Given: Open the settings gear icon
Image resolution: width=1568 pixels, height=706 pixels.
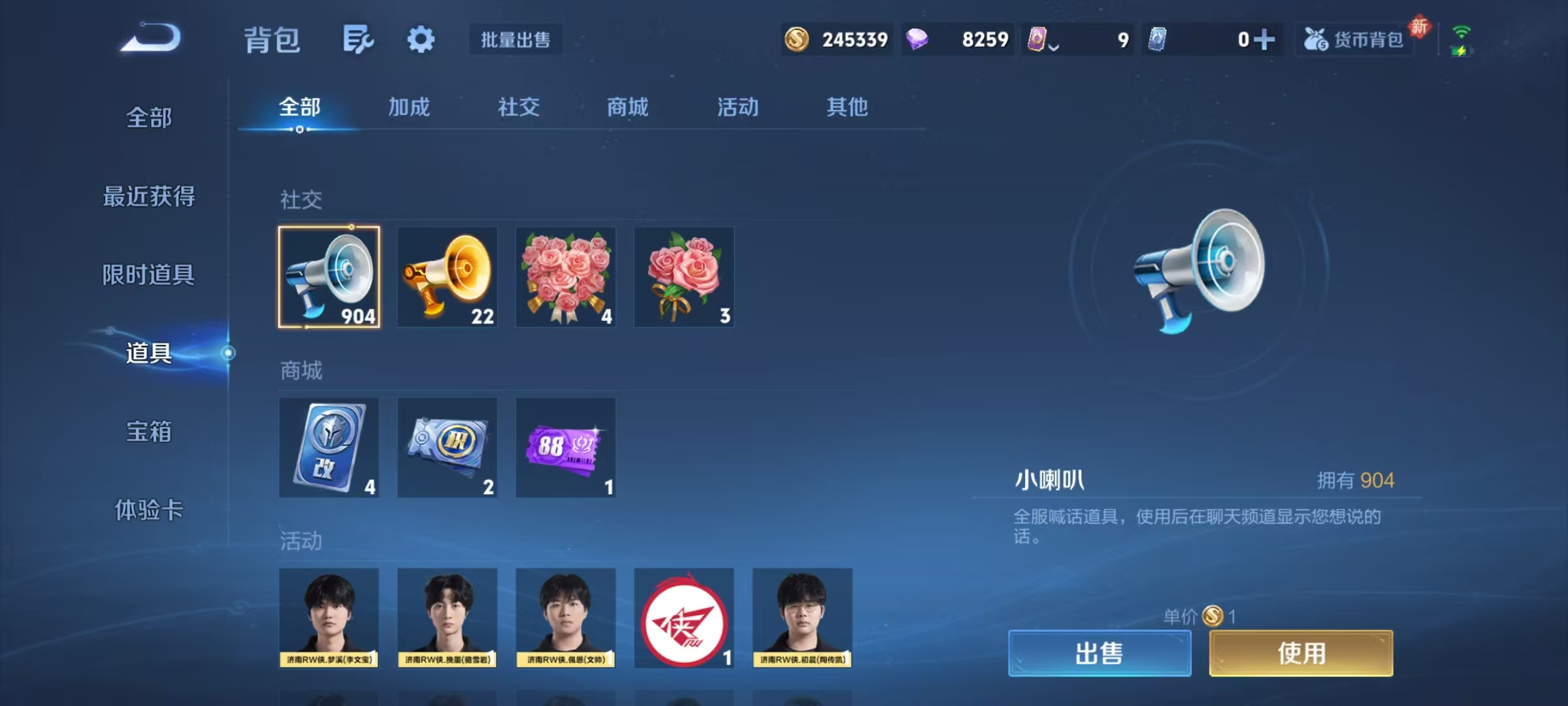Looking at the screenshot, I should [x=421, y=39].
